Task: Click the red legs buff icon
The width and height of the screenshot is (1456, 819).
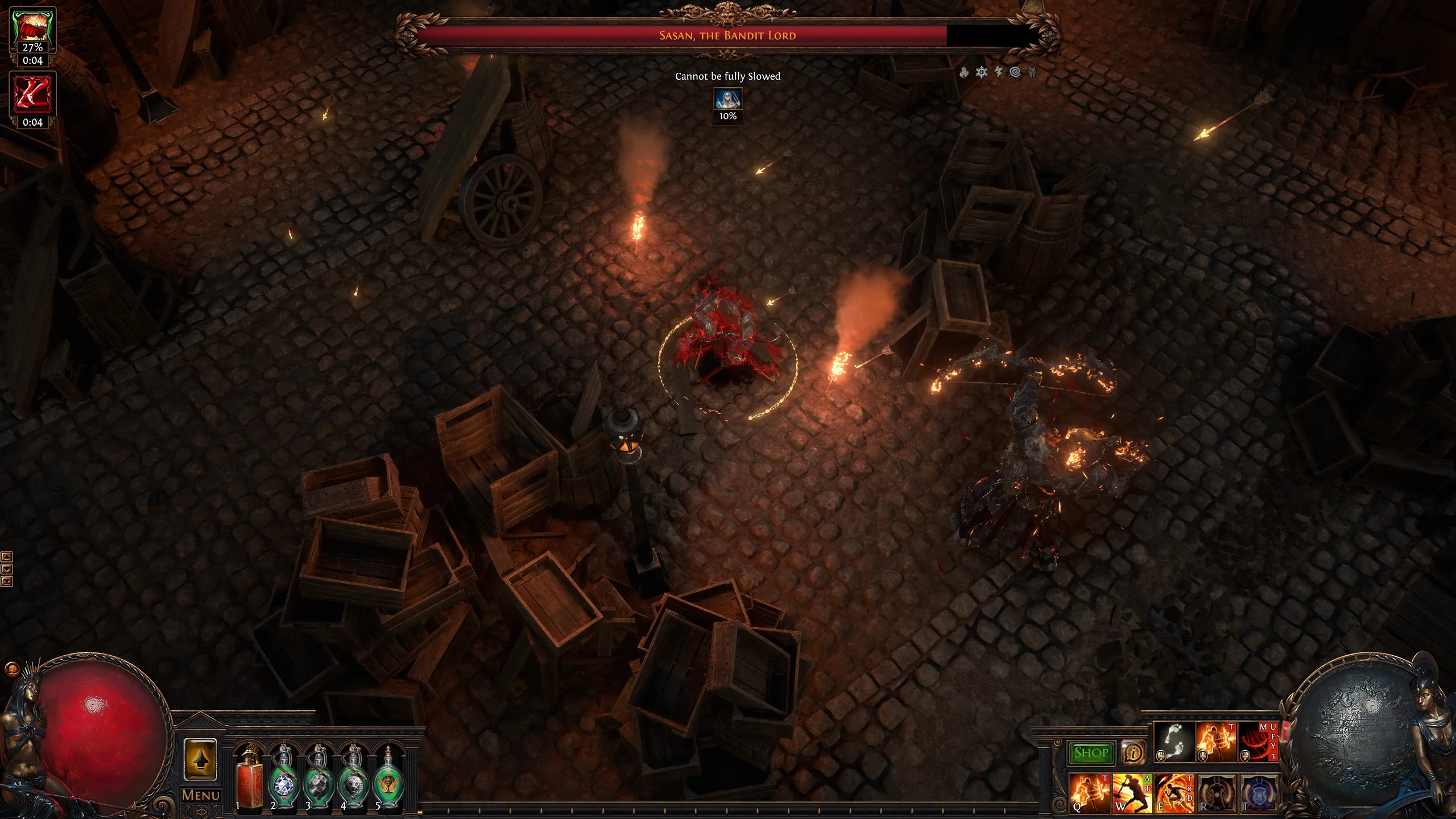Action: (32, 94)
